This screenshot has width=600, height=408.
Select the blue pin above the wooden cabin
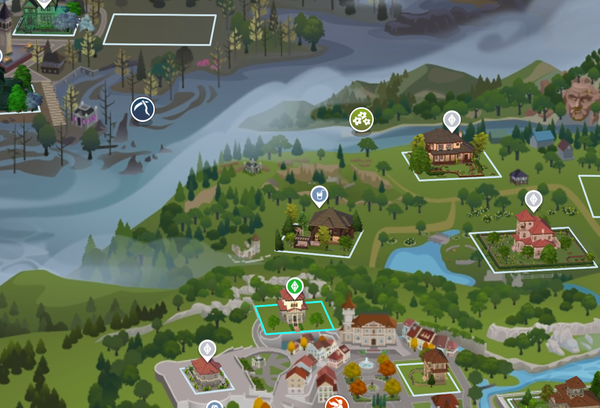319,194
